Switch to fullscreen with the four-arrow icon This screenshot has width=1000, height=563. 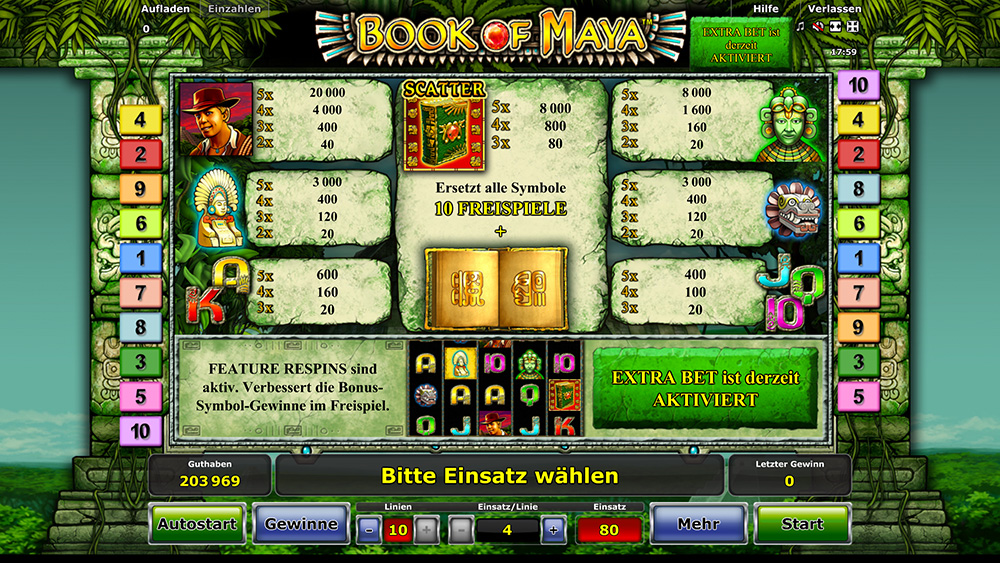point(853,27)
